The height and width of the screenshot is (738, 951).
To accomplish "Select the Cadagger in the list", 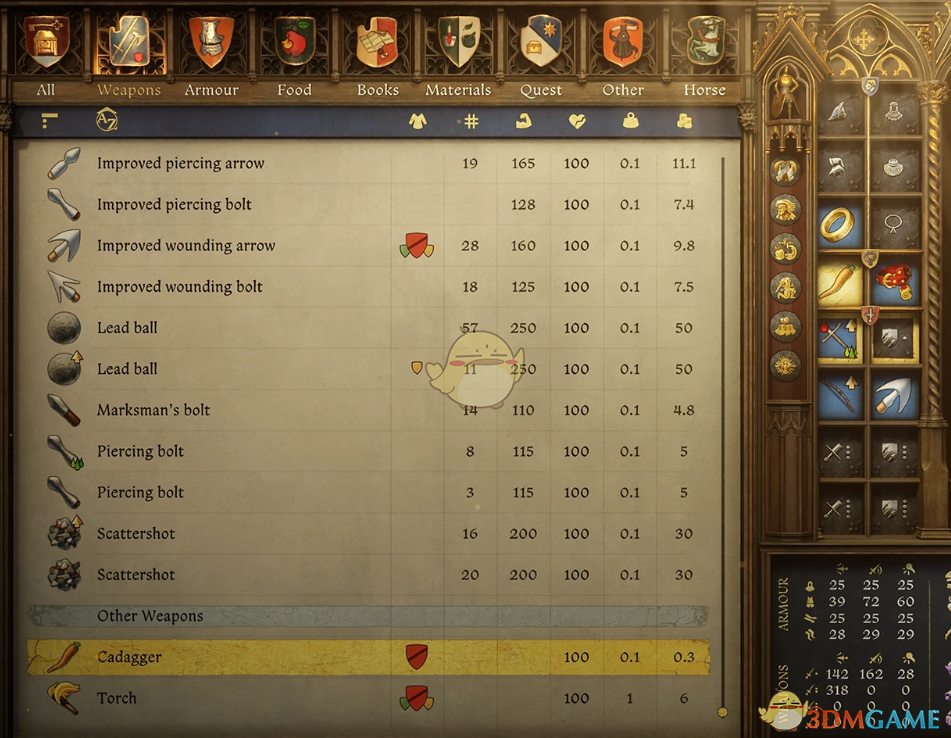I will (129, 657).
